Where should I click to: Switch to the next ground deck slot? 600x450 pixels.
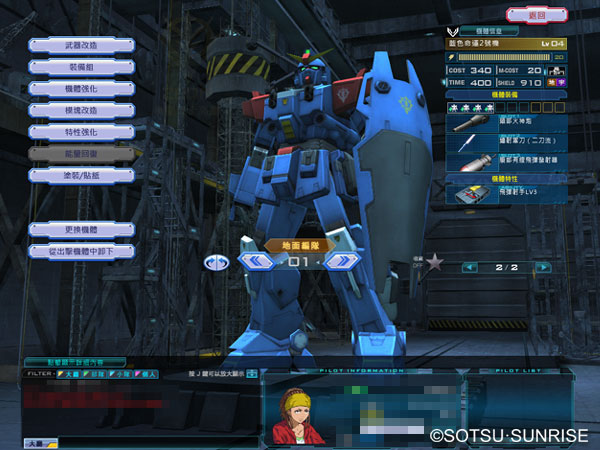tap(342, 262)
